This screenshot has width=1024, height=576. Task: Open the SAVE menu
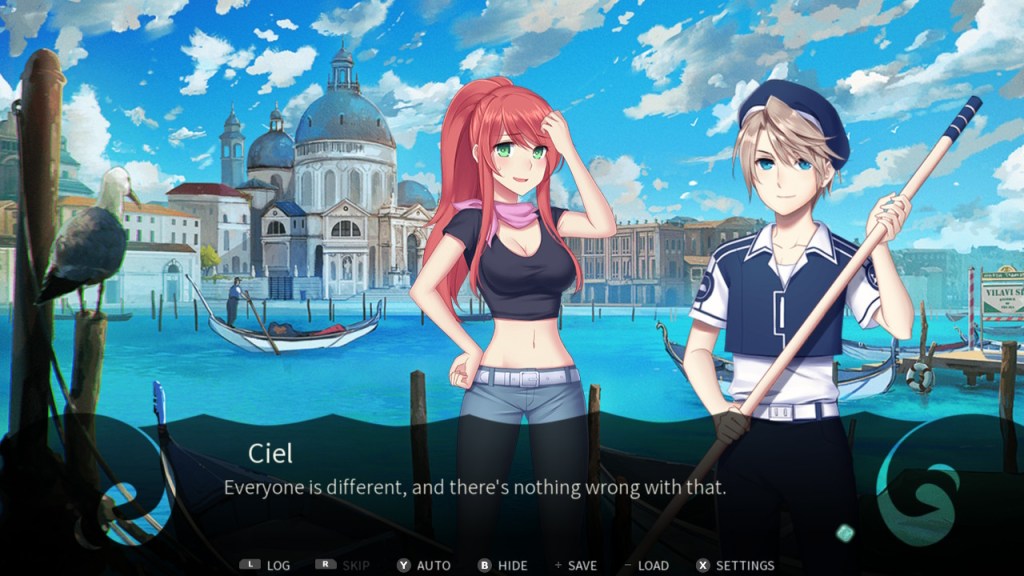tap(576, 565)
